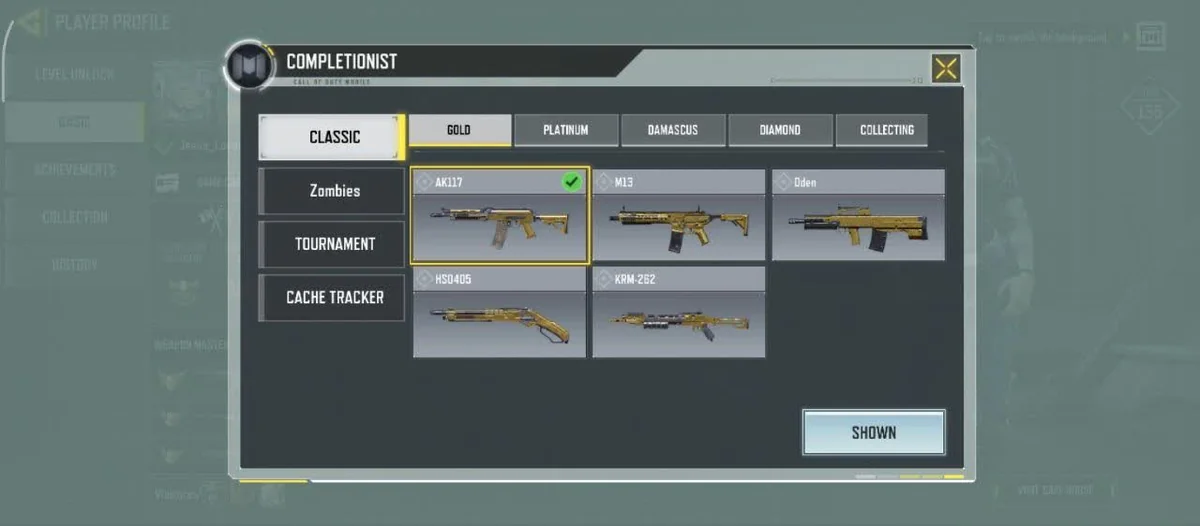Choose the gold M13 weapon tile
The image size is (1200, 526).
(679, 215)
